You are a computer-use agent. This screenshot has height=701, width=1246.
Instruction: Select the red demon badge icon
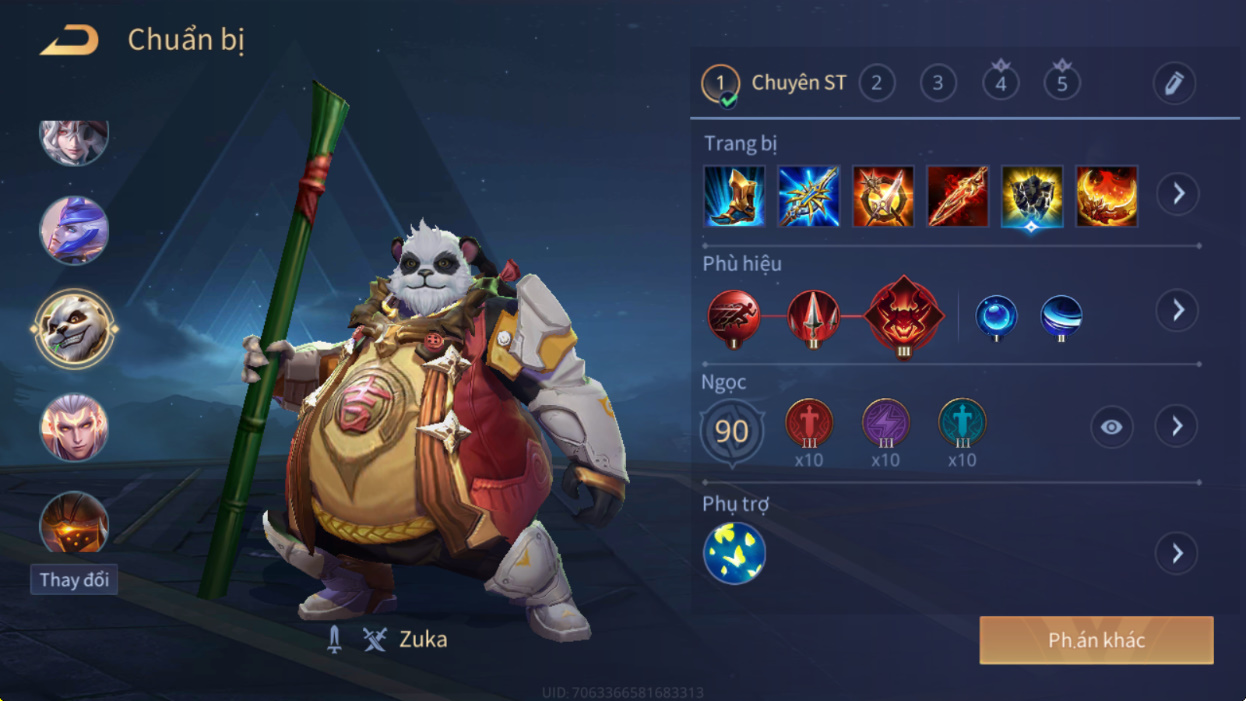(x=904, y=316)
